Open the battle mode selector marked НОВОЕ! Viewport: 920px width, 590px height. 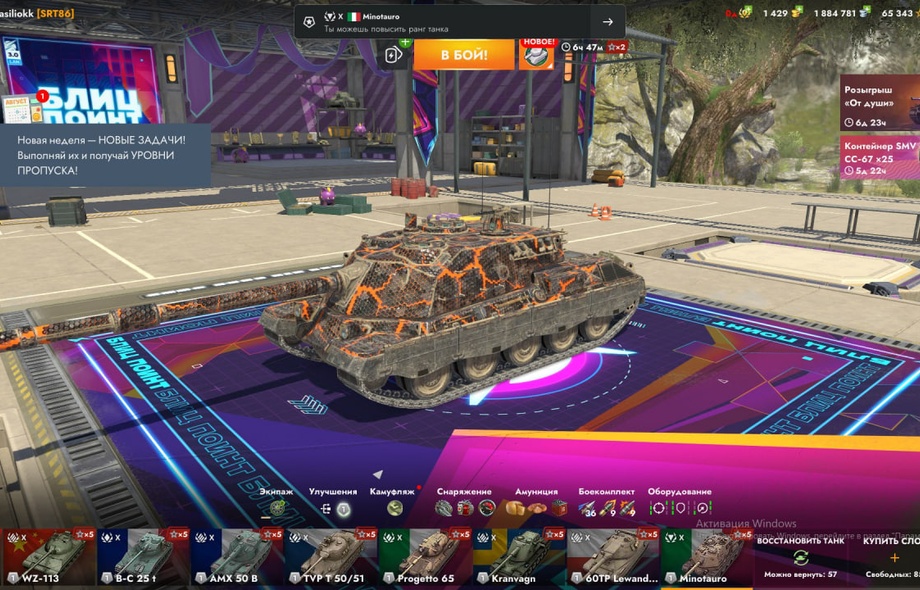click(536, 54)
